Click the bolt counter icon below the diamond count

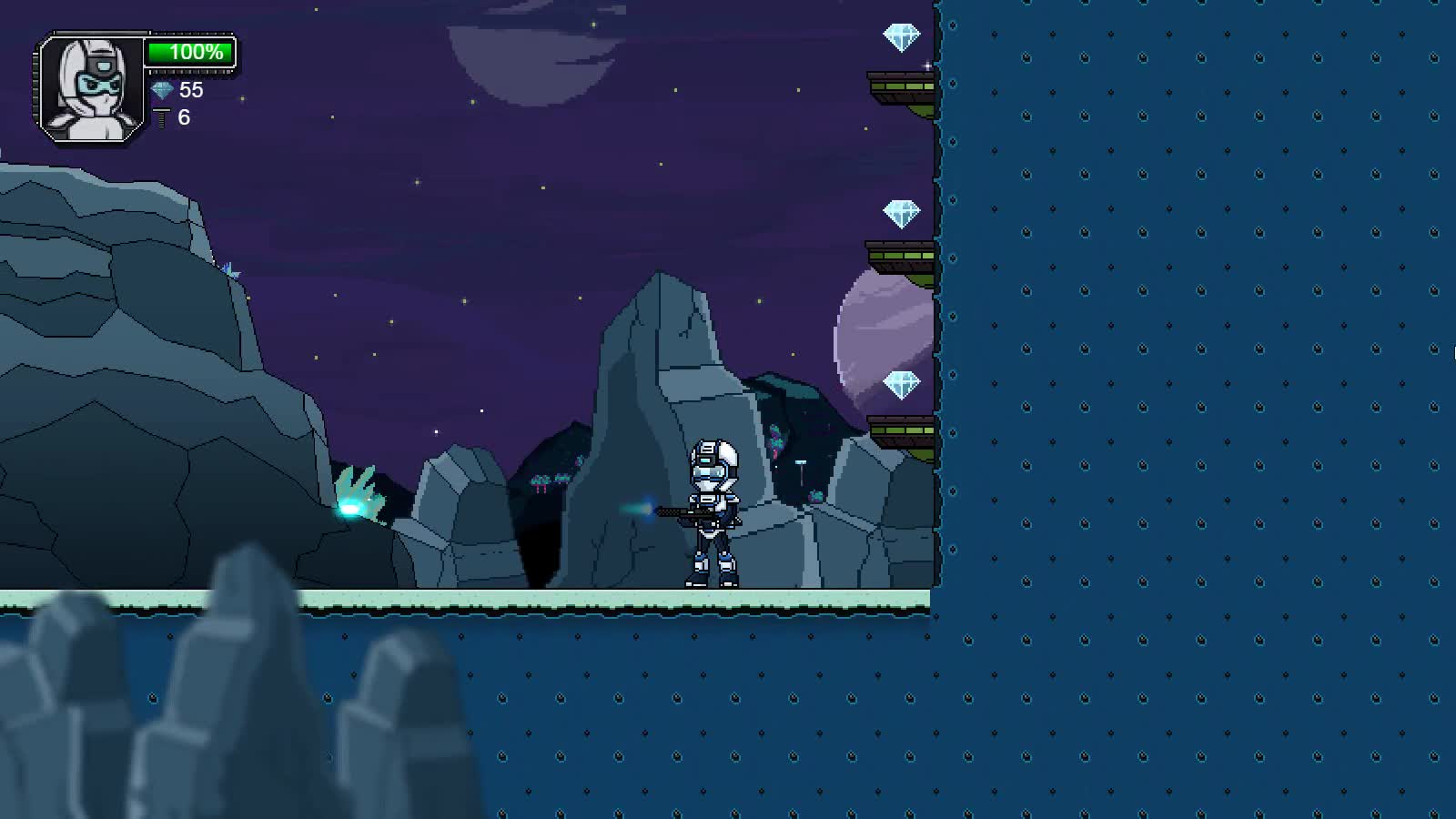pyautogui.click(x=161, y=116)
